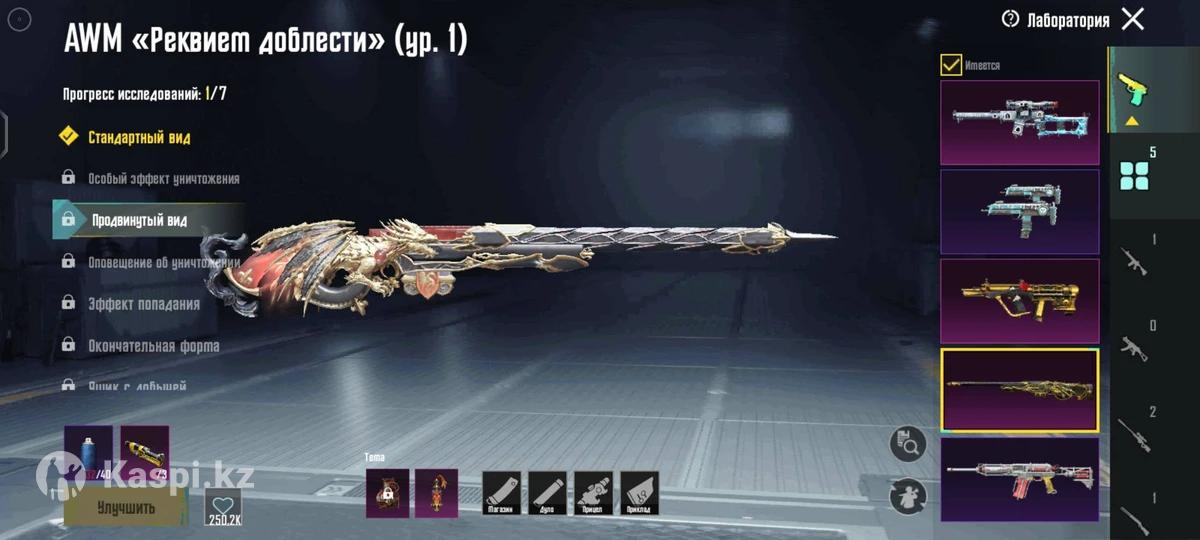Close the weapon lab screen
Screen dimensions: 1200x540
click(1132, 19)
